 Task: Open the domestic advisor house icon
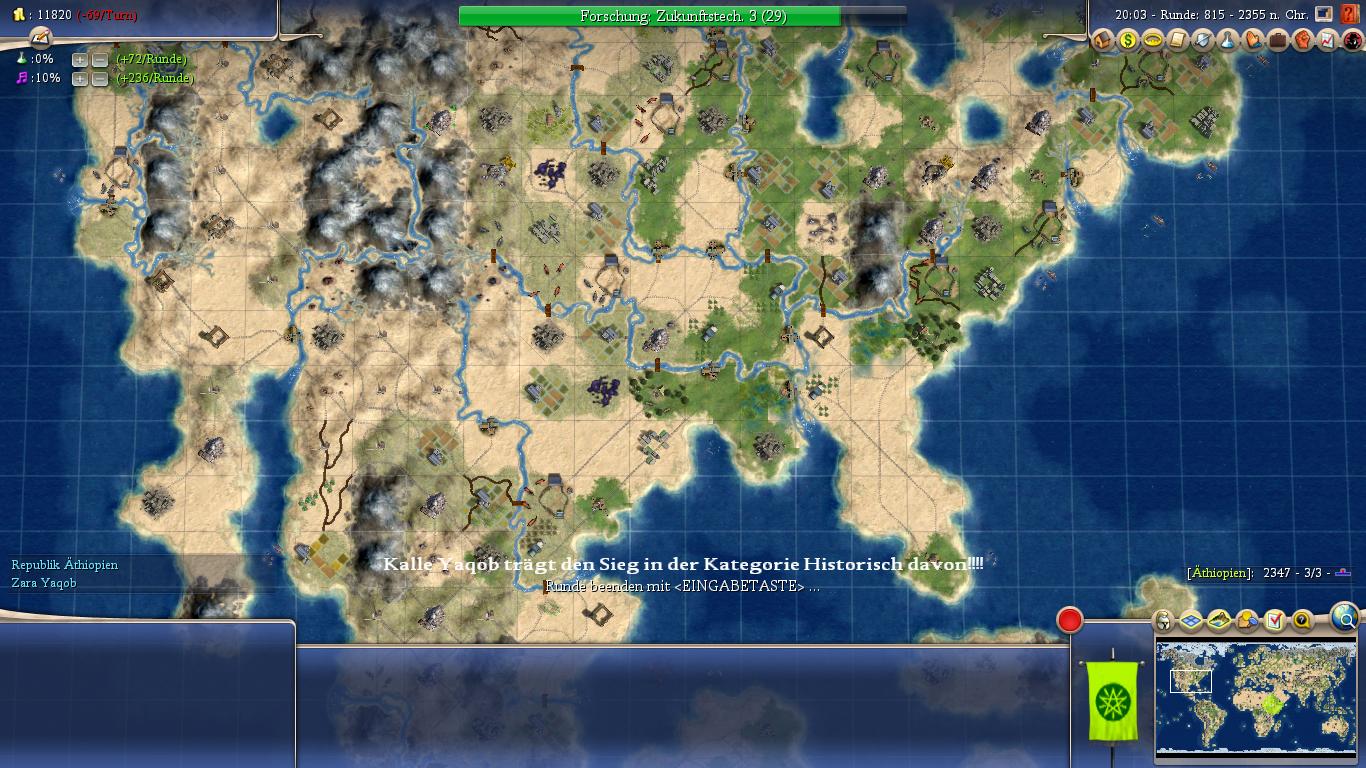[x=1103, y=40]
